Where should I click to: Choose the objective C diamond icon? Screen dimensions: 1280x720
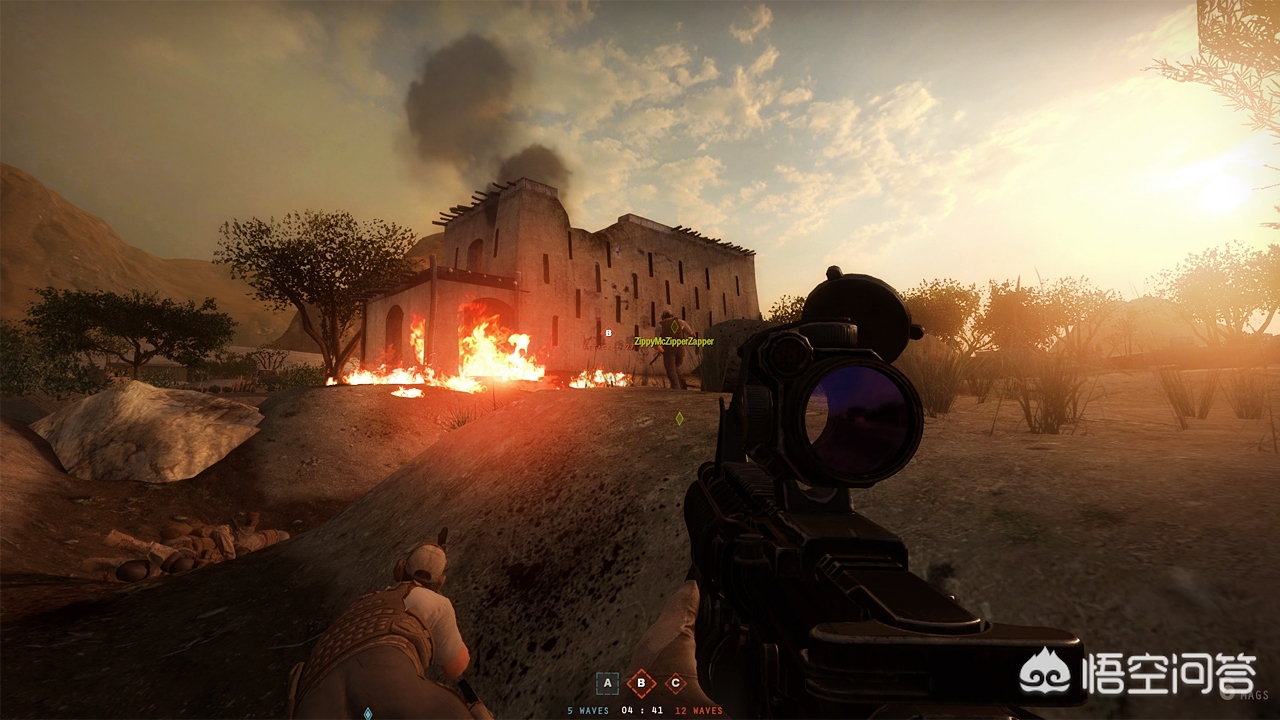coord(676,684)
